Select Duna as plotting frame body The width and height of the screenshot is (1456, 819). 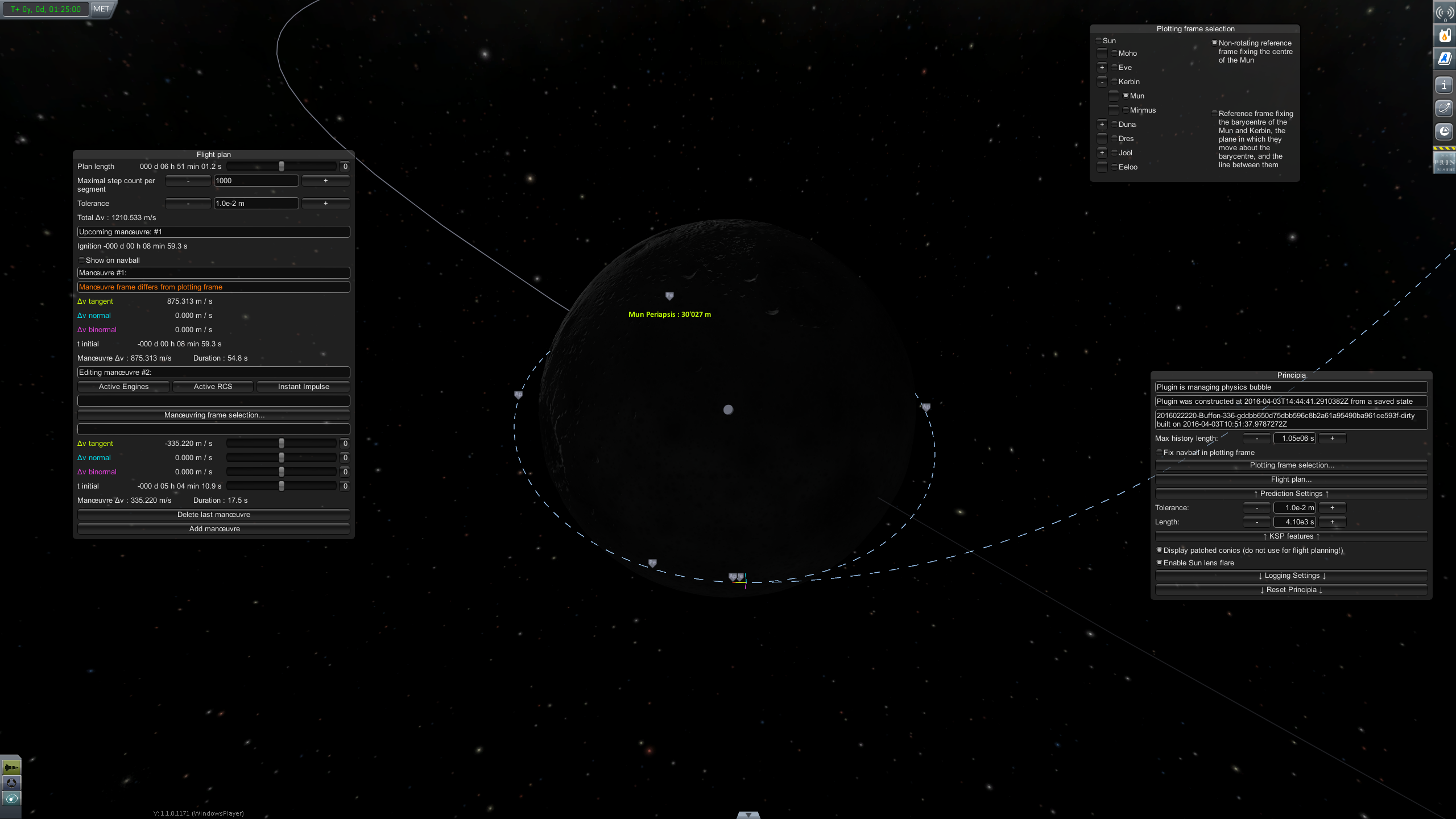(x=1114, y=124)
